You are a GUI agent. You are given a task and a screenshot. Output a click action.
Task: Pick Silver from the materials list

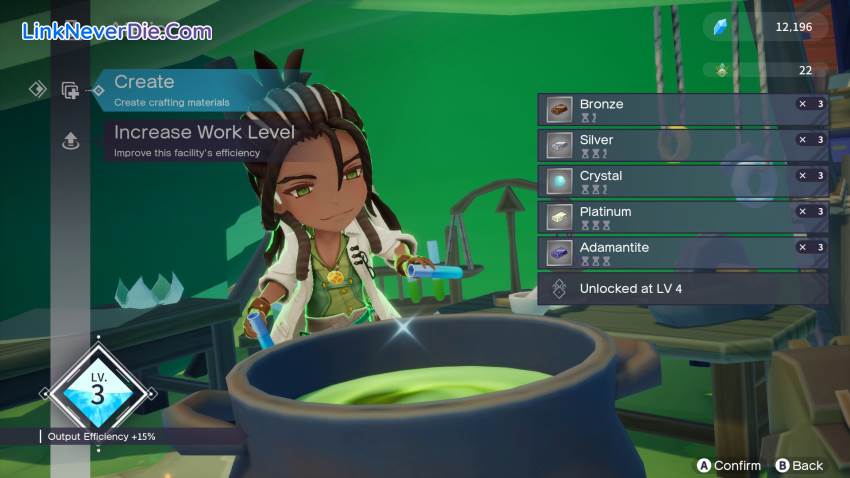coord(682,145)
